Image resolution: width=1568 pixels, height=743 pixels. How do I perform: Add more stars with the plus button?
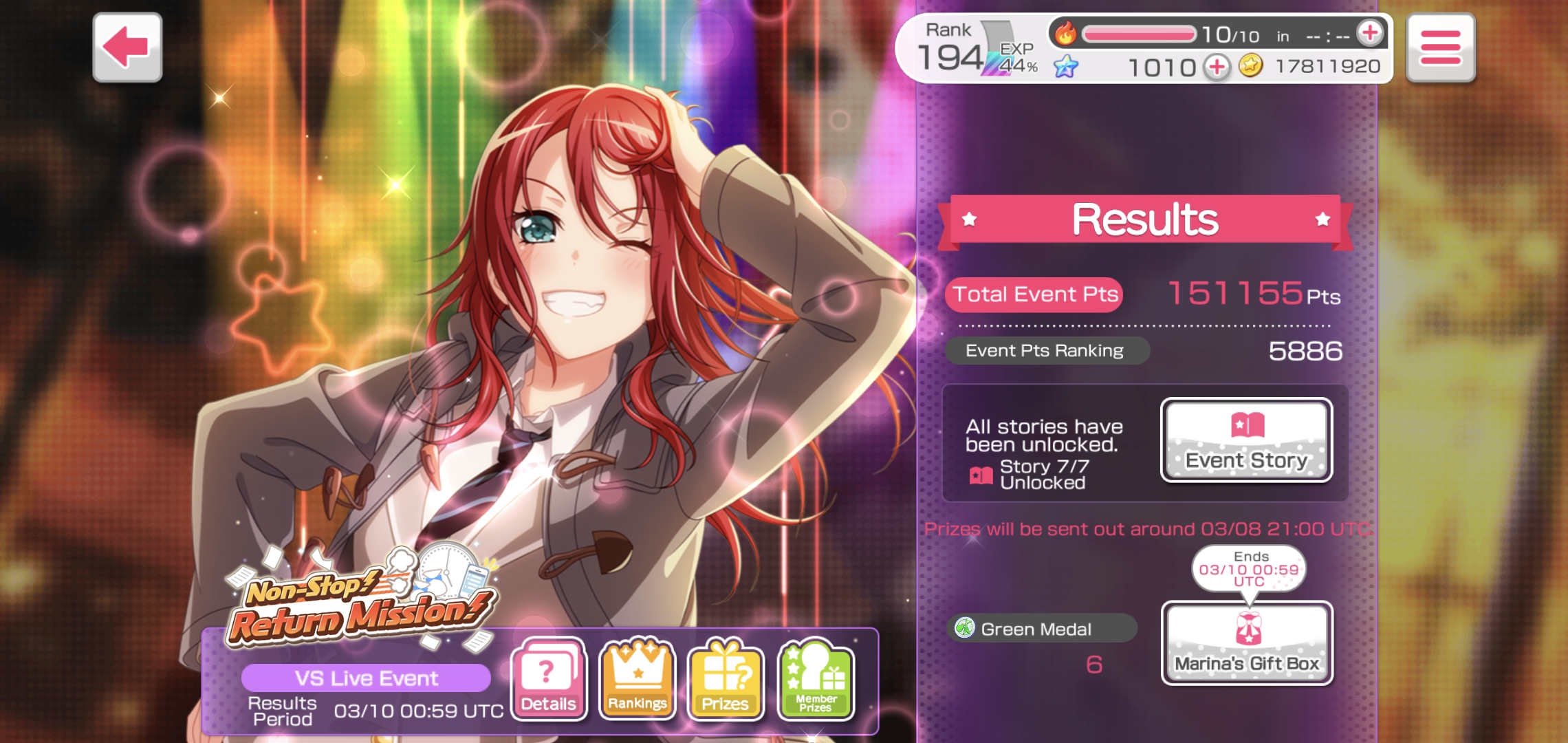1217,67
